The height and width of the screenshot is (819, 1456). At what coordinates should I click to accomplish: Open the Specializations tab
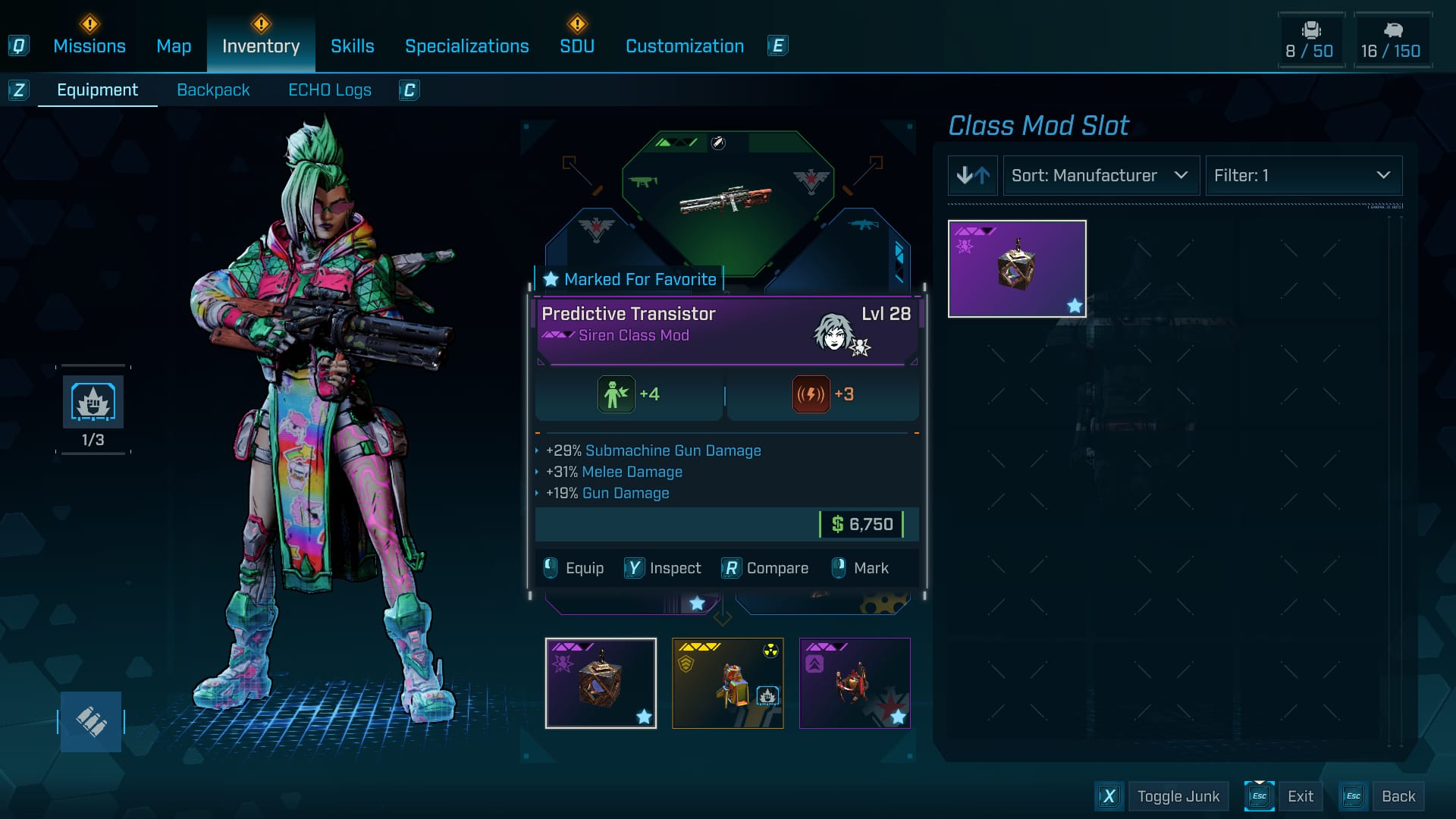[466, 46]
